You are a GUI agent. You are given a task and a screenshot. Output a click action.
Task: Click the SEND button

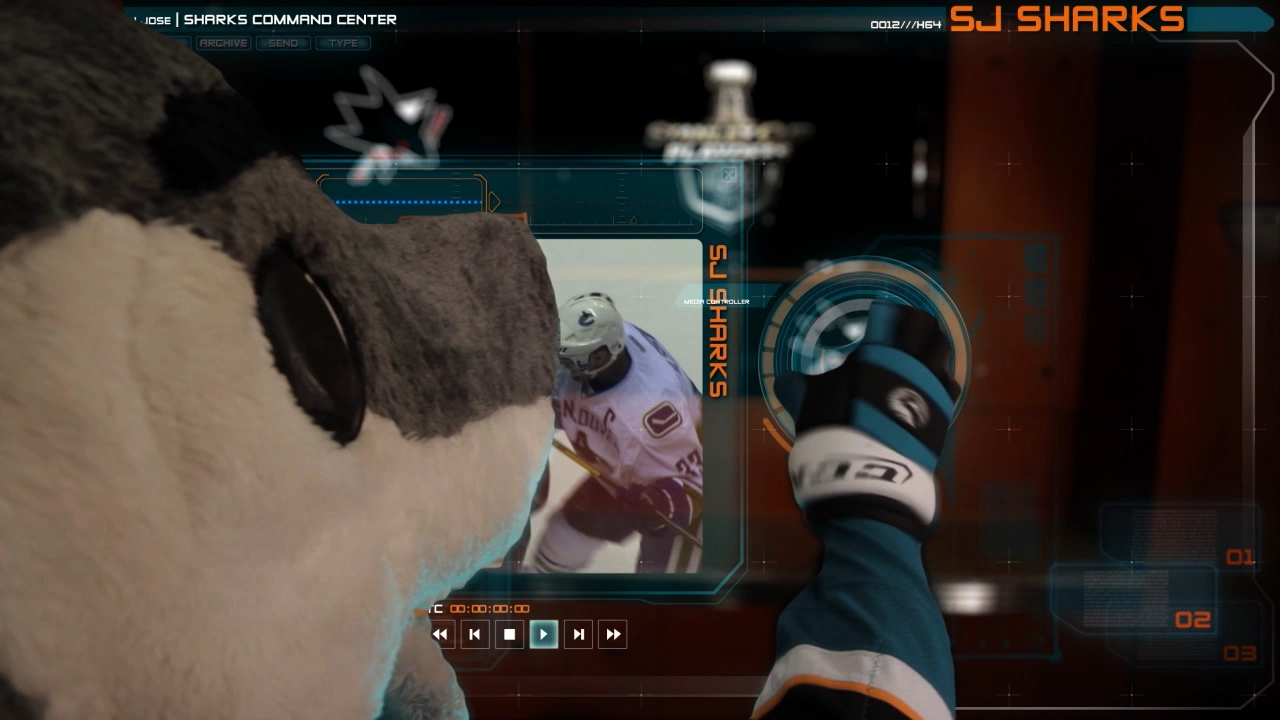(283, 43)
